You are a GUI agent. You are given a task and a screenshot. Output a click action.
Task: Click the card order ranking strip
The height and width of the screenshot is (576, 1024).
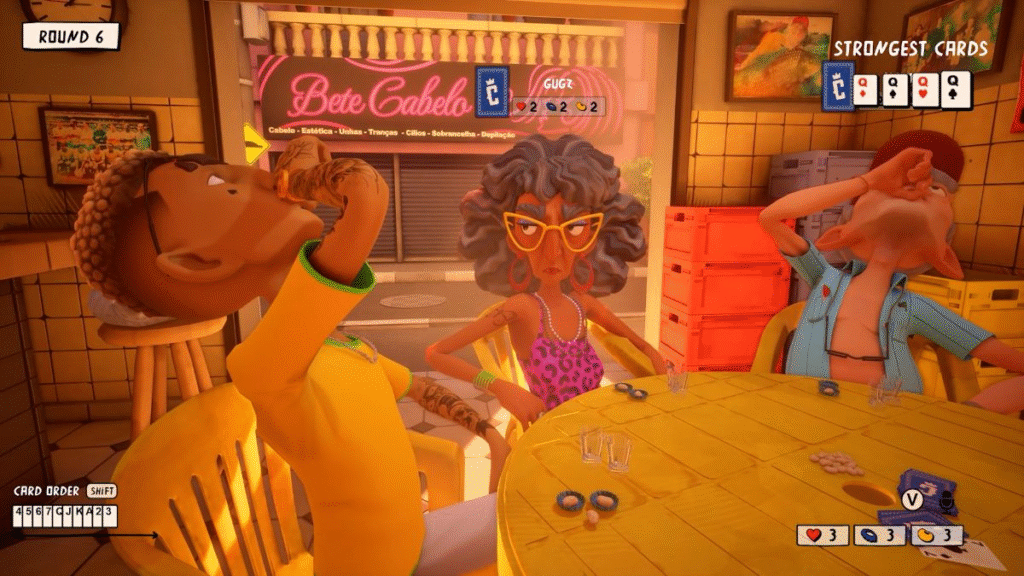64,515
